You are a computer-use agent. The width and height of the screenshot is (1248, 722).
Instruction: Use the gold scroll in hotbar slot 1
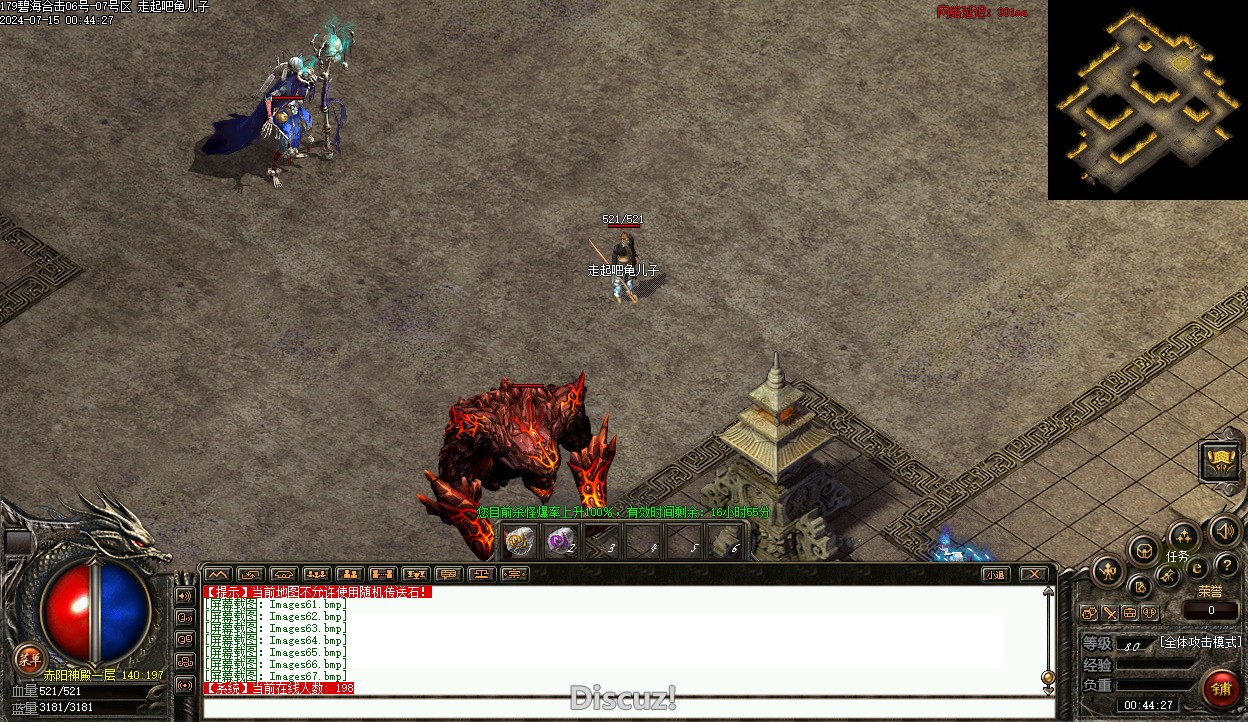(x=518, y=542)
